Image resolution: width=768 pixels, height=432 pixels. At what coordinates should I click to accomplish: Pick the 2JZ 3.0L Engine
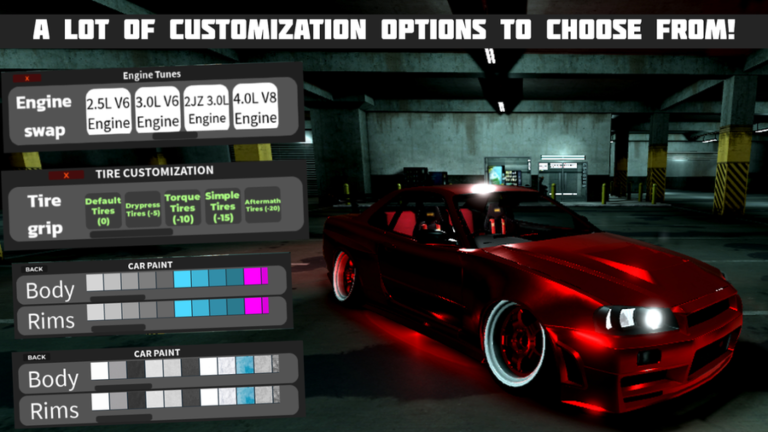pyautogui.click(x=207, y=111)
